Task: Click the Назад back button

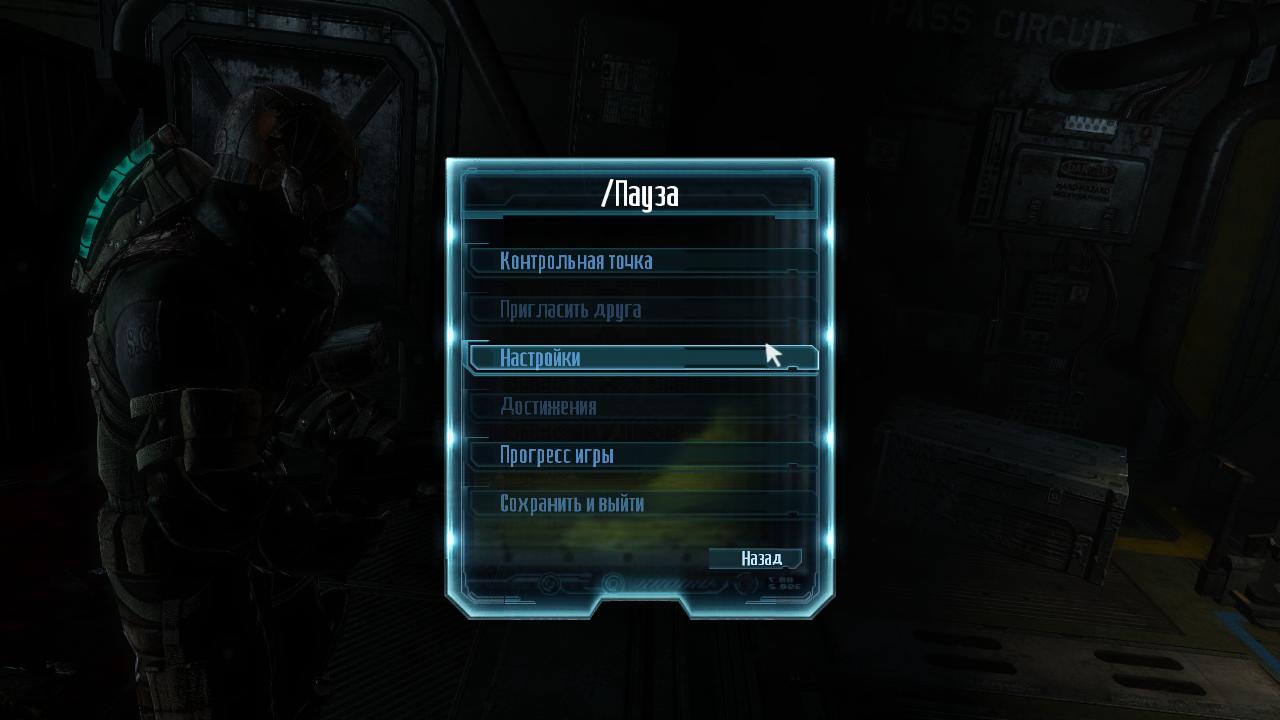Action: tap(758, 559)
